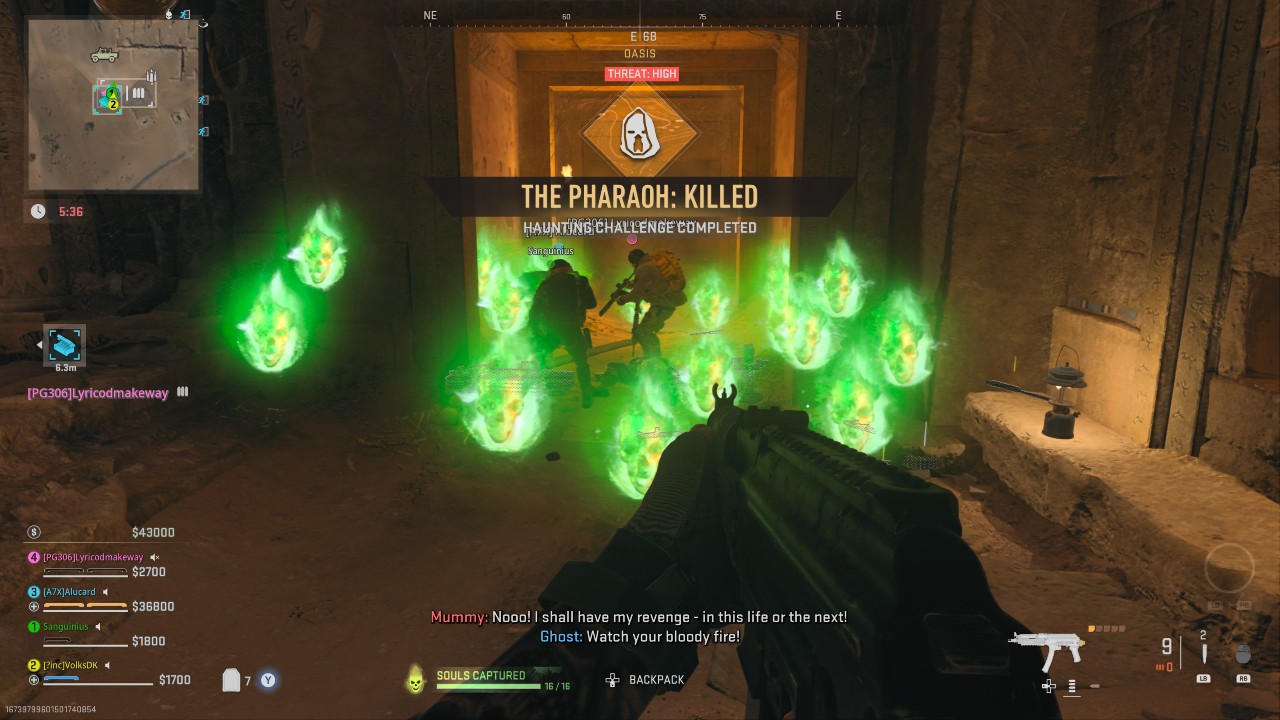This screenshot has width=1280, height=720.
Task: Click the Souls Captured 16/16 progress bar
Action: [x=487, y=686]
